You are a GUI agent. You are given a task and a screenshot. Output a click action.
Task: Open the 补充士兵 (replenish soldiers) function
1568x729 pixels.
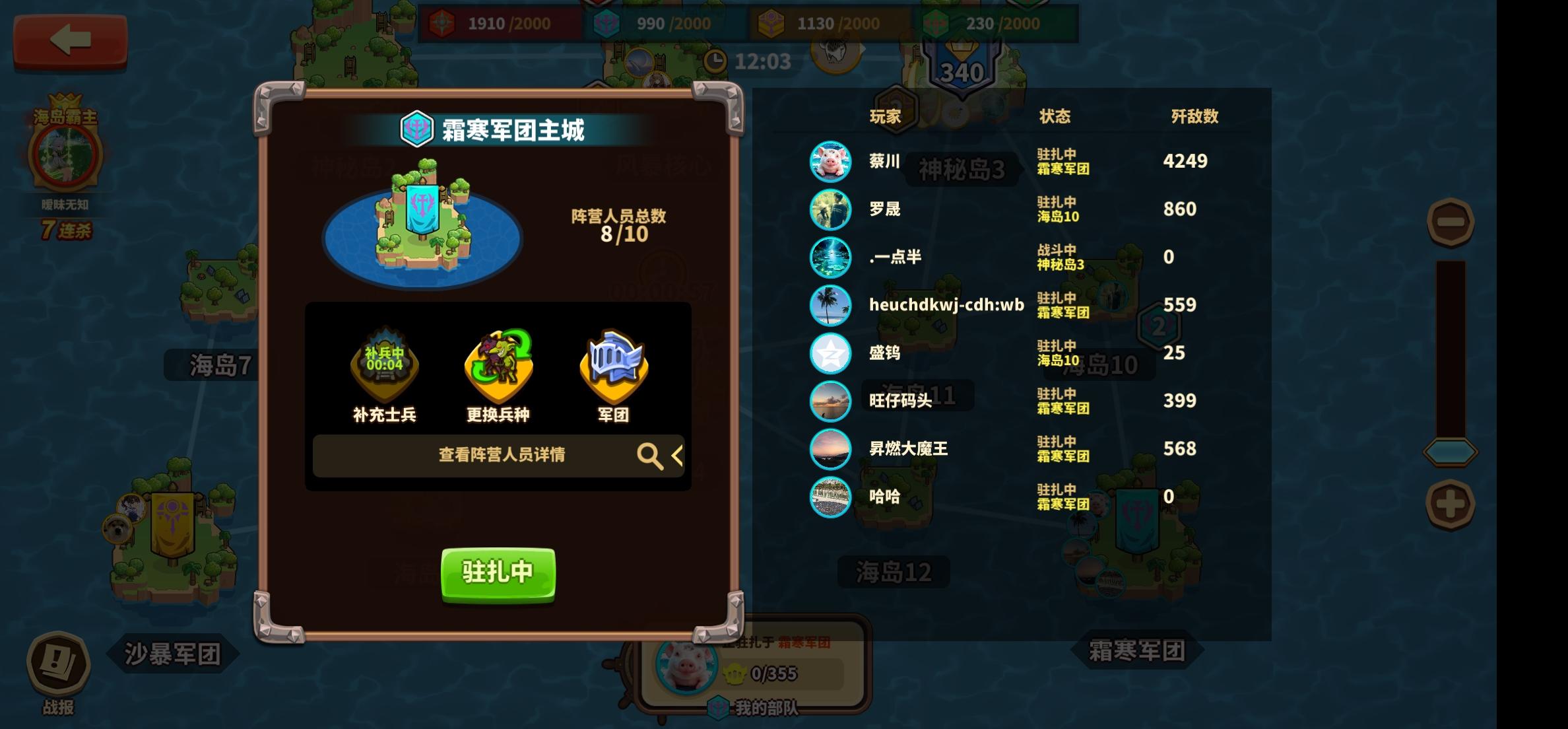point(384,370)
